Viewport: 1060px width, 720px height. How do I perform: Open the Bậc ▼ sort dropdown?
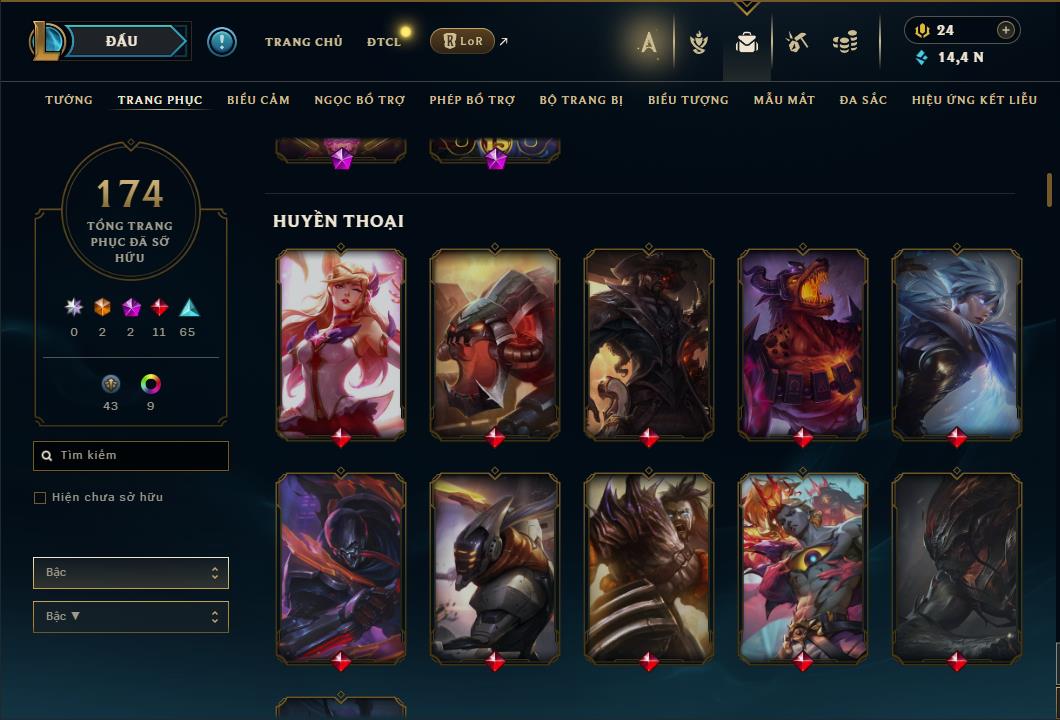[131, 617]
